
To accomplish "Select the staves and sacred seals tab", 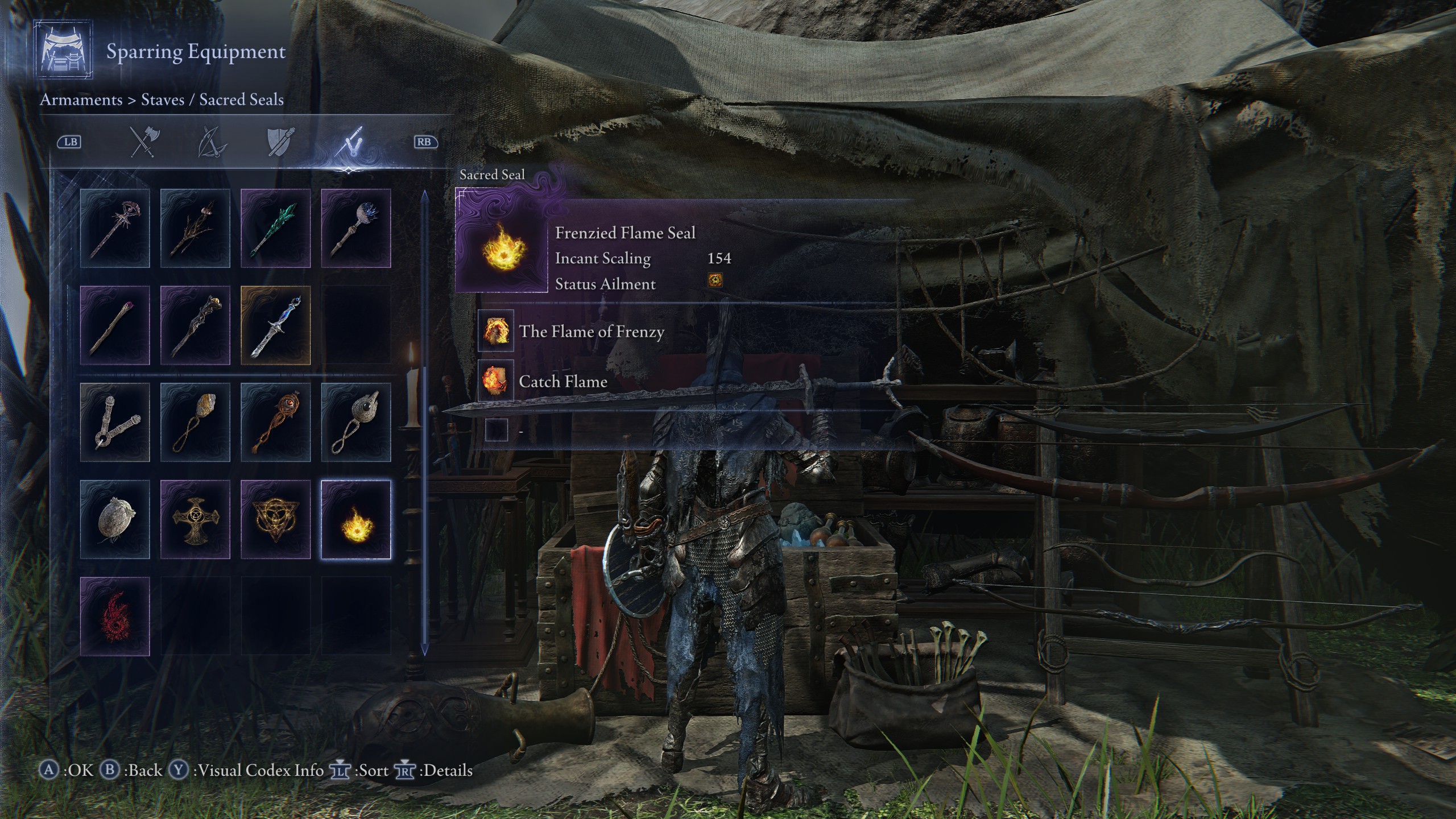I will pyautogui.click(x=349, y=142).
